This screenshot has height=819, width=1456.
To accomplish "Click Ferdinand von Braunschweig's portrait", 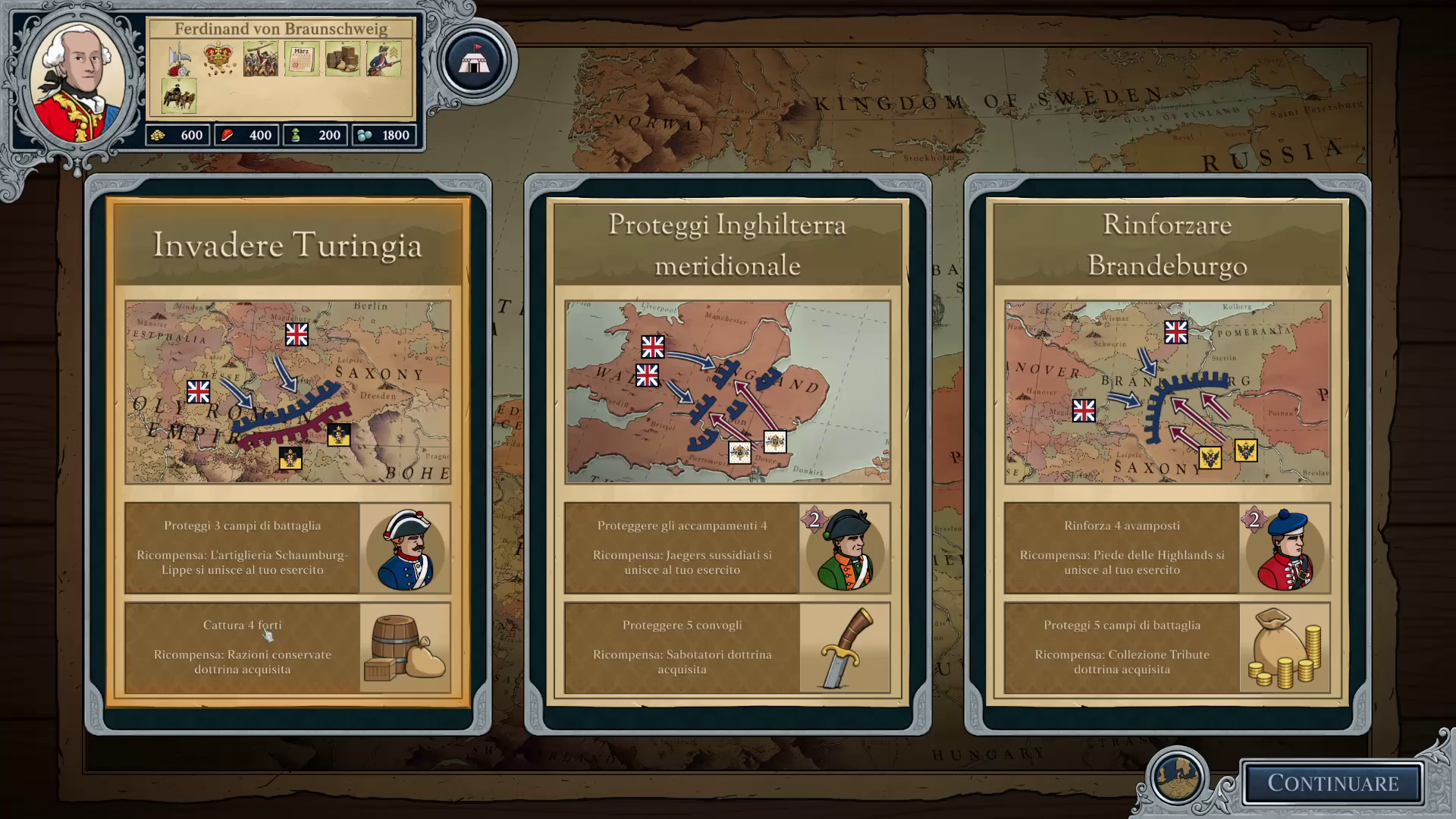I will point(79,83).
